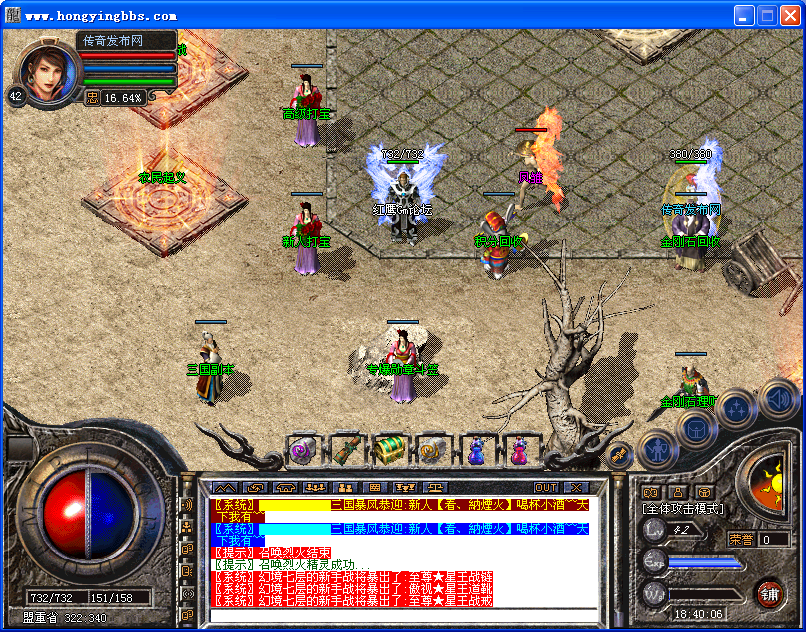Toggle sound with the speaker button
Viewport: 806px width, 632px height.
(x=777, y=398)
